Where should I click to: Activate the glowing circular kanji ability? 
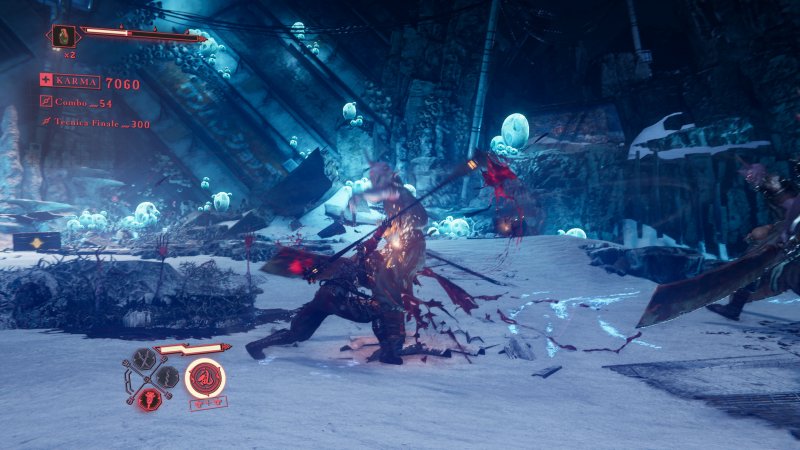click(x=205, y=377)
